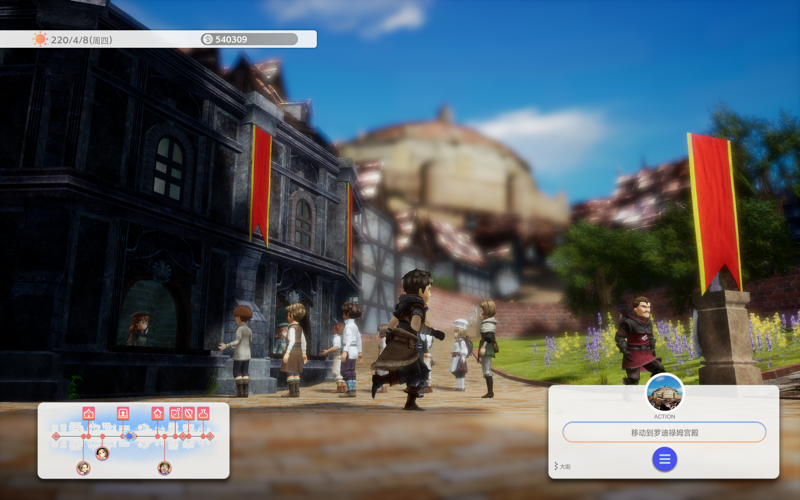The height and width of the screenshot is (500, 800).
Task: Pick the house marker on the street map
Action: point(157,413)
